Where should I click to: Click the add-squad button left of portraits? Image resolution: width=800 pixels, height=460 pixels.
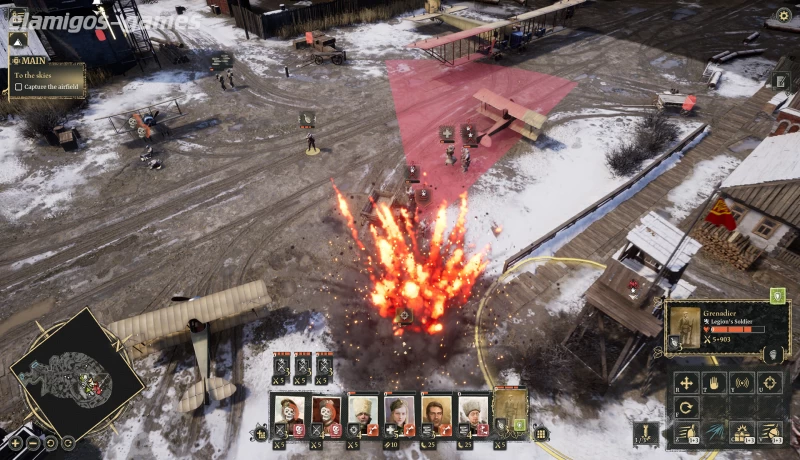261,434
